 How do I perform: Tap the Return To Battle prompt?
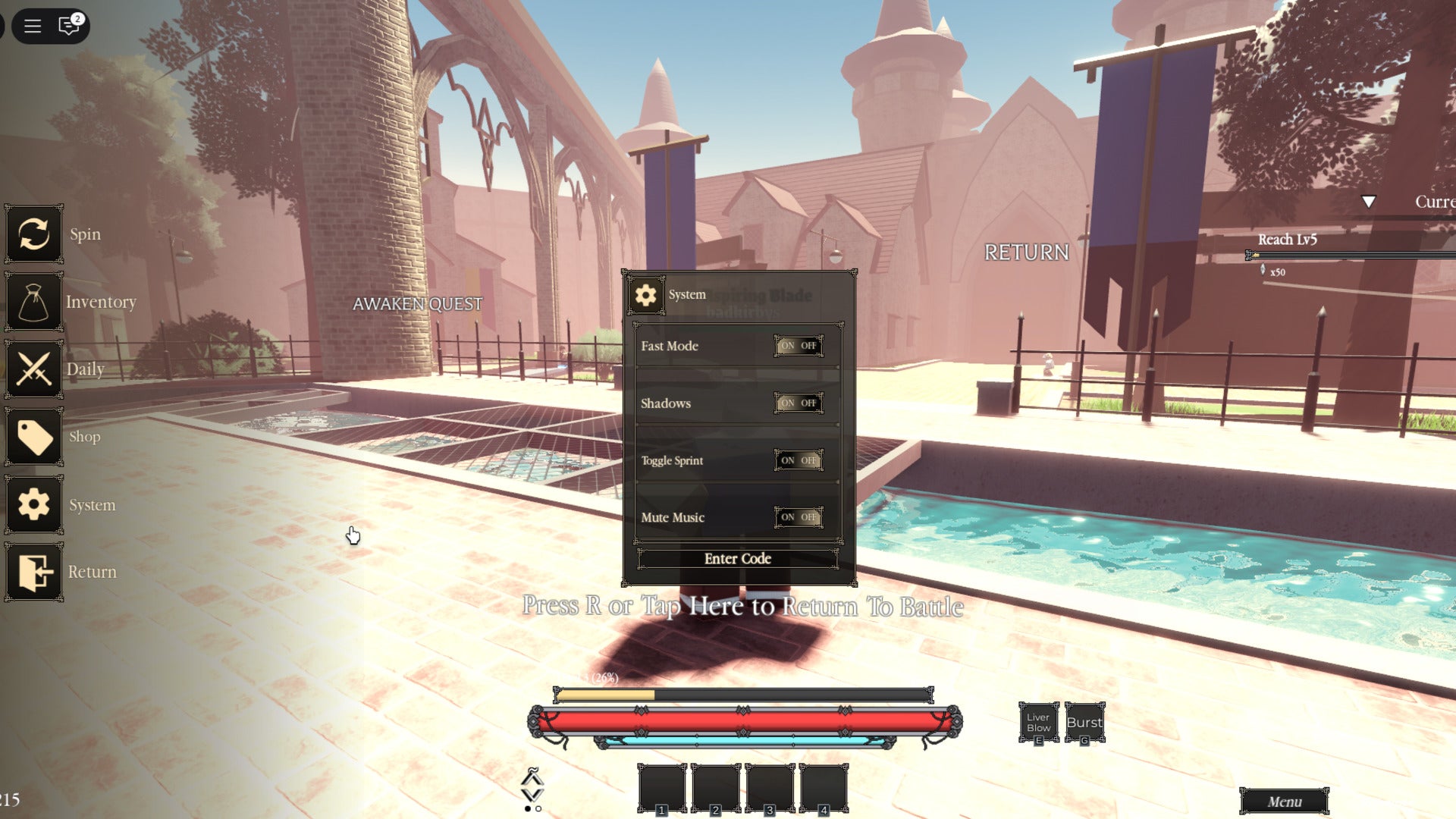[742, 606]
